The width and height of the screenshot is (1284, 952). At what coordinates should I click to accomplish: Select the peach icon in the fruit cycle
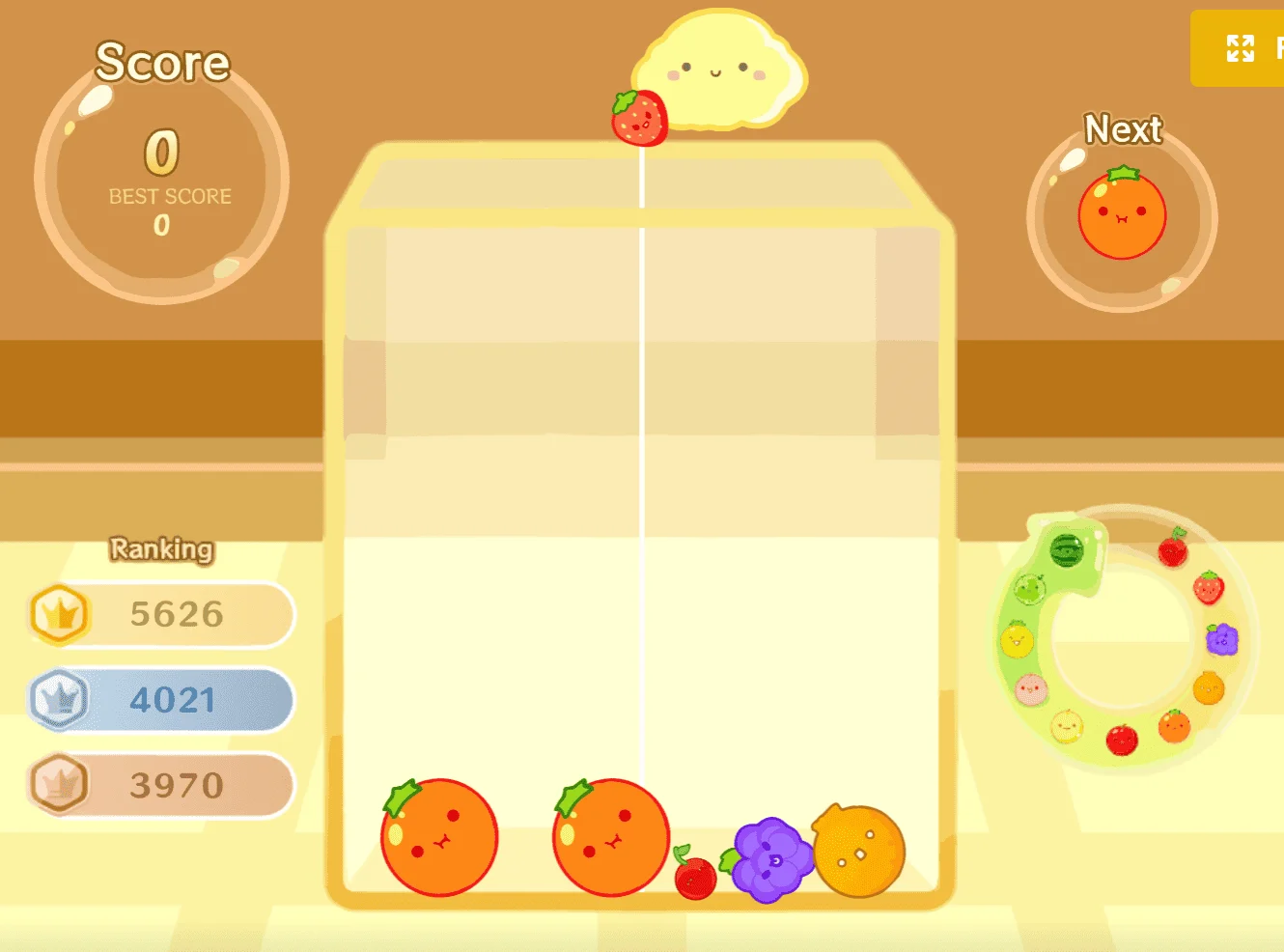[1032, 687]
